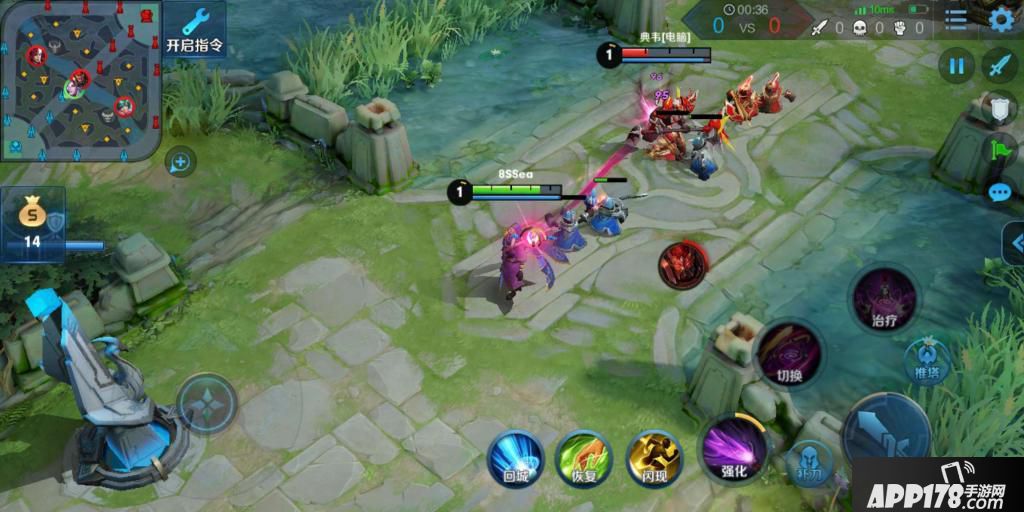The width and height of the screenshot is (1024, 512).
Task: Expand the side panel arrow tab
Action: (x=1014, y=243)
